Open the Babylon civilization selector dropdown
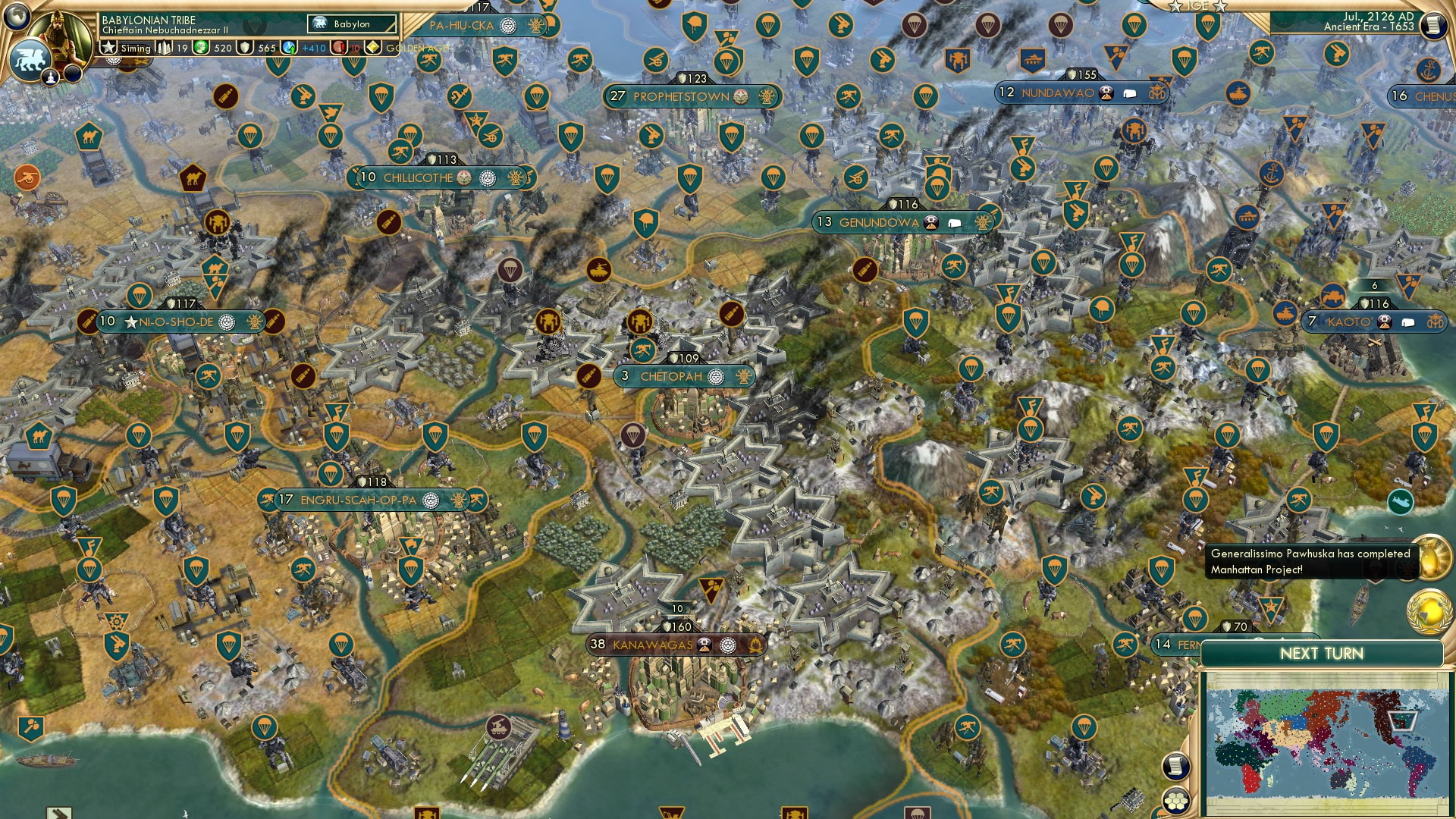Screen dimensions: 1456x819 [x=351, y=24]
